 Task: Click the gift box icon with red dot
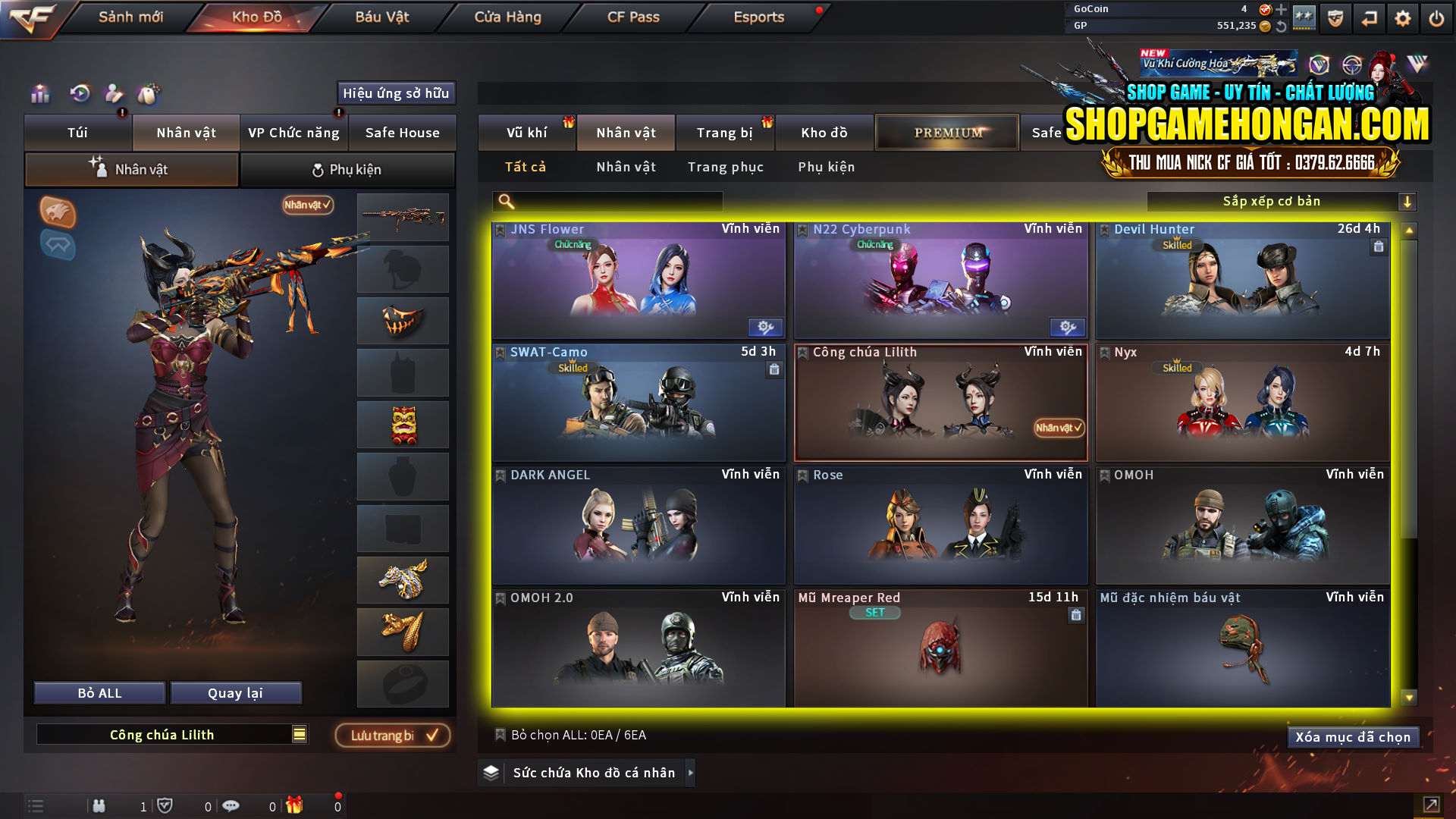(x=296, y=806)
